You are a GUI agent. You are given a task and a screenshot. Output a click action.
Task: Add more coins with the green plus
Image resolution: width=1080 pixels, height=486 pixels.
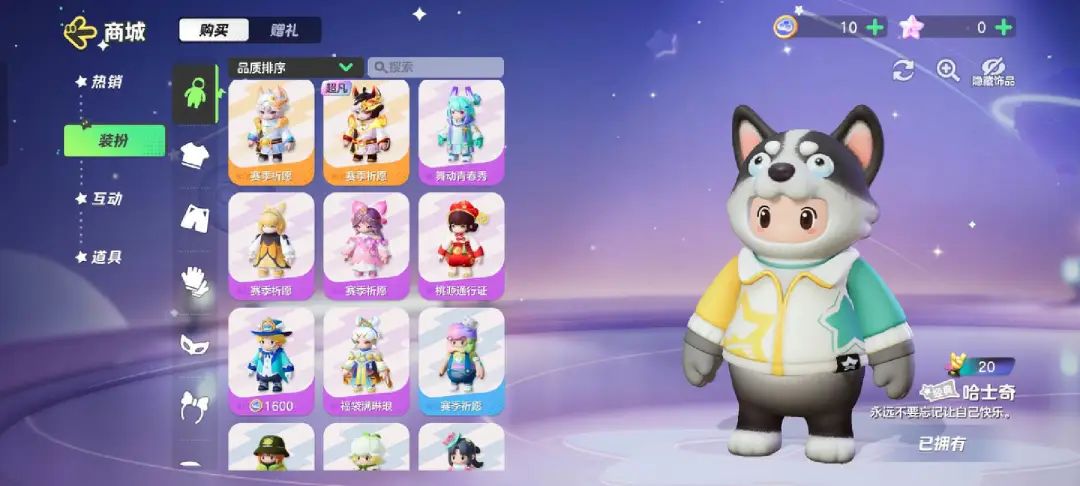pyautogui.click(x=875, y=27)
